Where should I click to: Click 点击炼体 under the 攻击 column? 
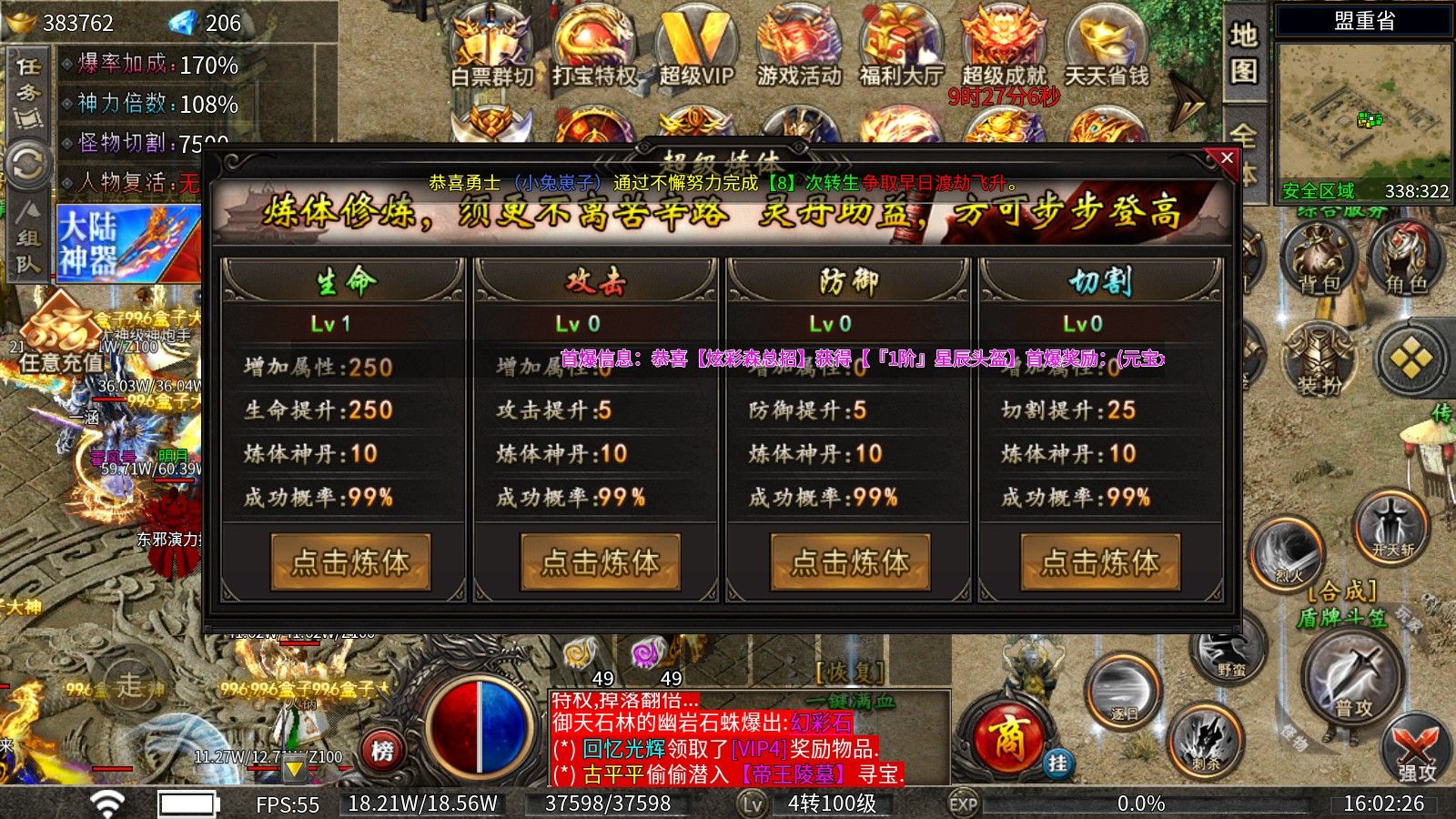point(601,562)
